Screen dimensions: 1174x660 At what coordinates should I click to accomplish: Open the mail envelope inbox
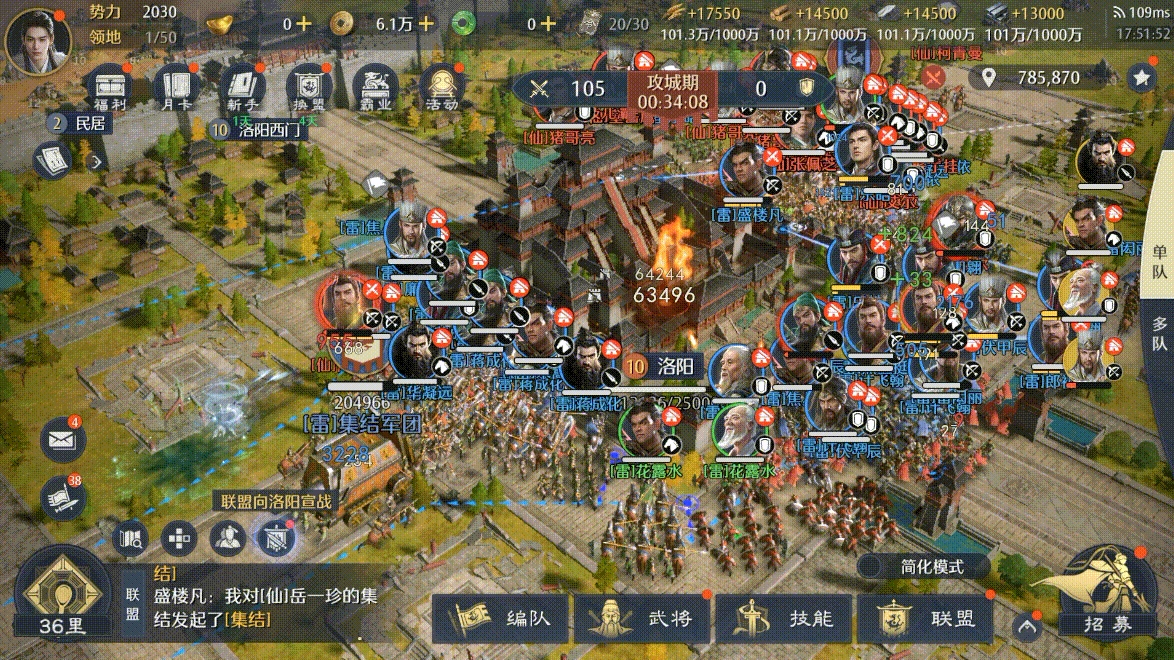pyautogui.click(x=61, y=440)
